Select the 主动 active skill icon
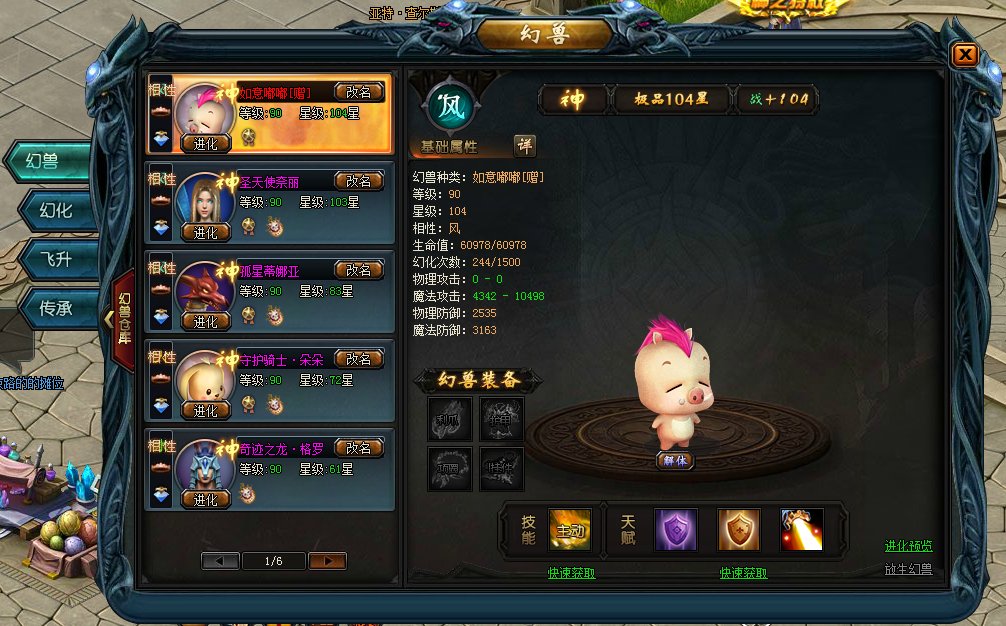1006x626 pixels. (x=570, y=530)
